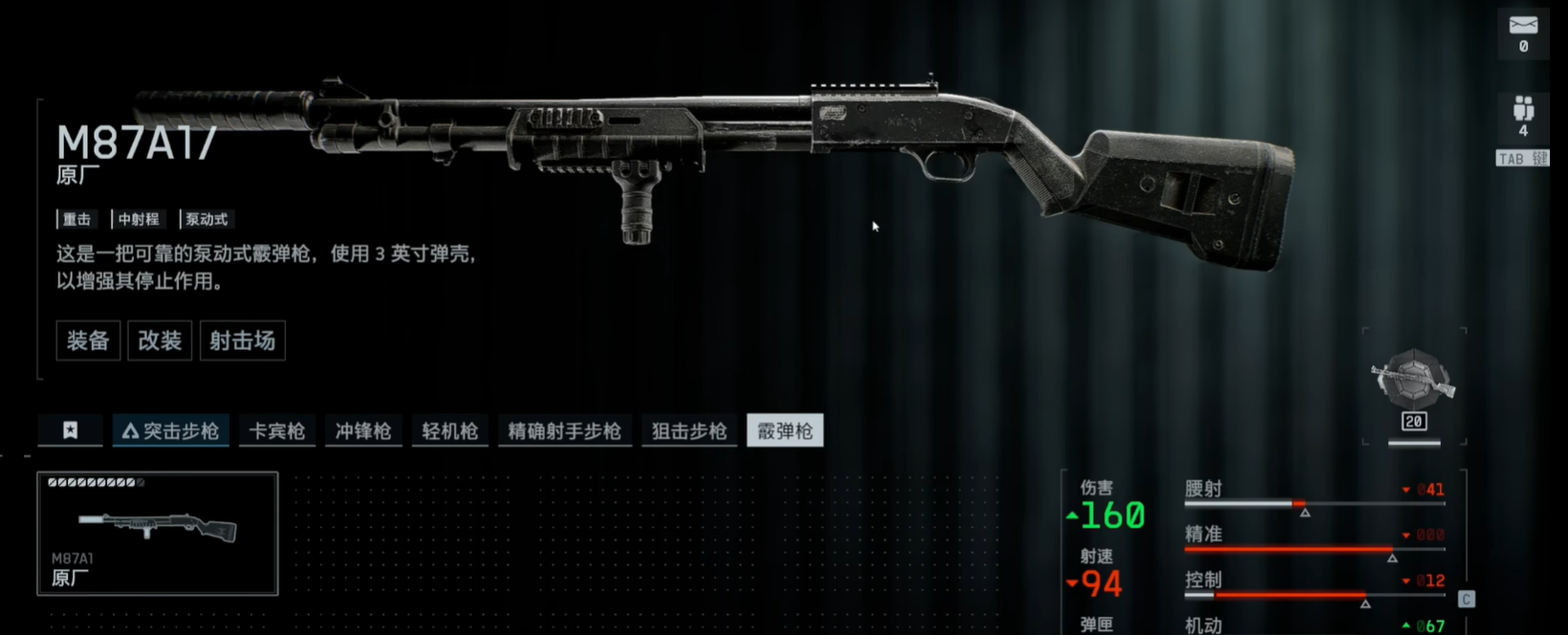
Task: Switch to 精确射手步枪 tab
Action: 564,431
